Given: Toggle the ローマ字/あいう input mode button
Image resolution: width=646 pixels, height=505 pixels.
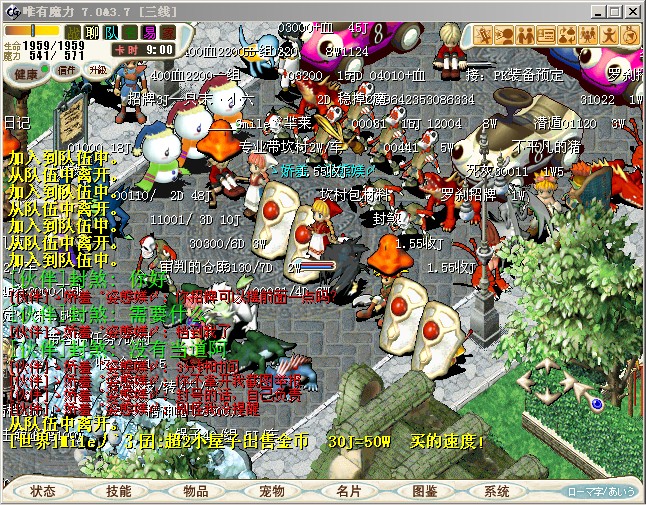Looking at the screenshot, I should click(x=600, y=491).
